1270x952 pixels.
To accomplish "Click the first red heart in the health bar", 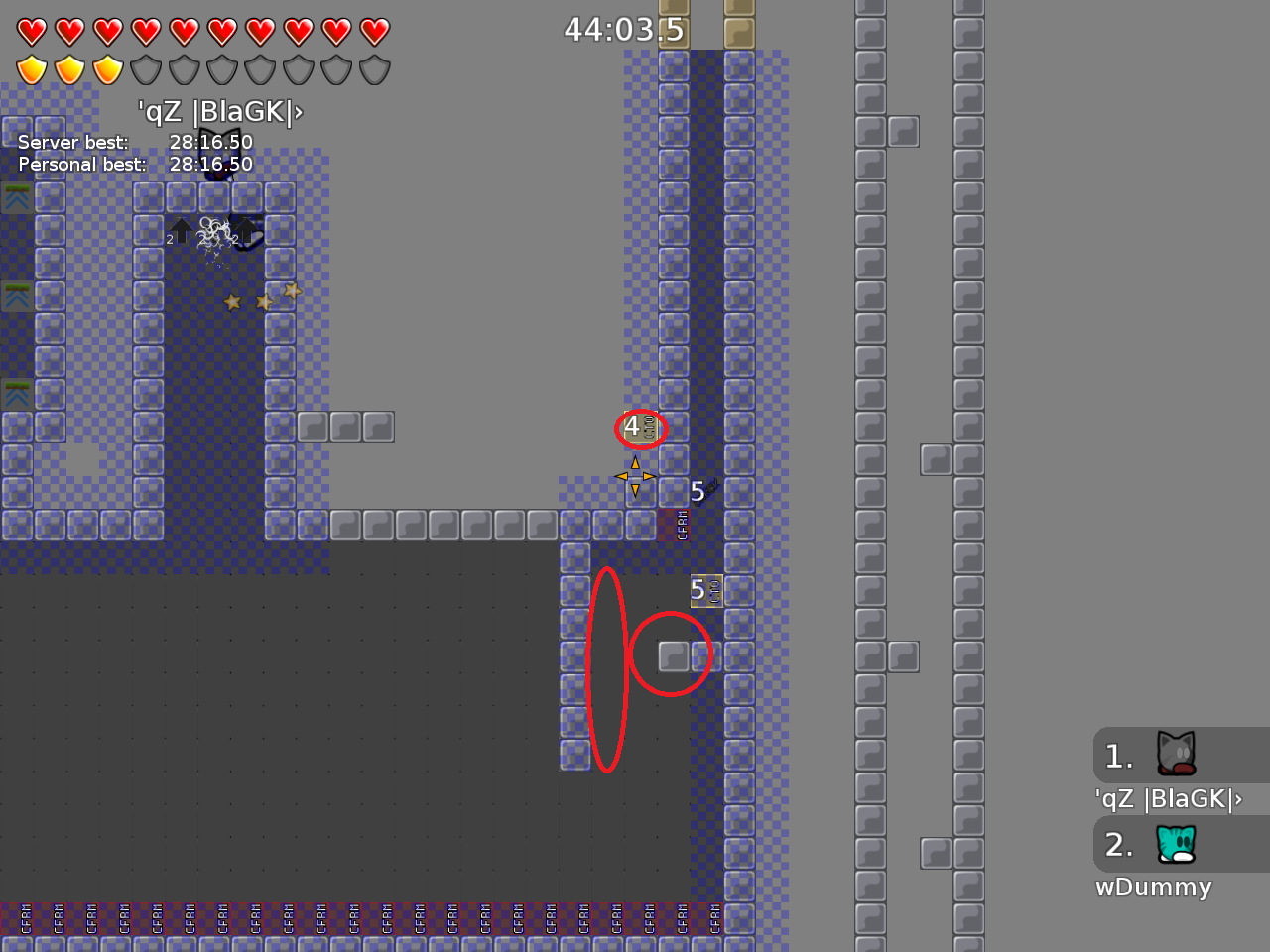I will click(x=30, y=31).
